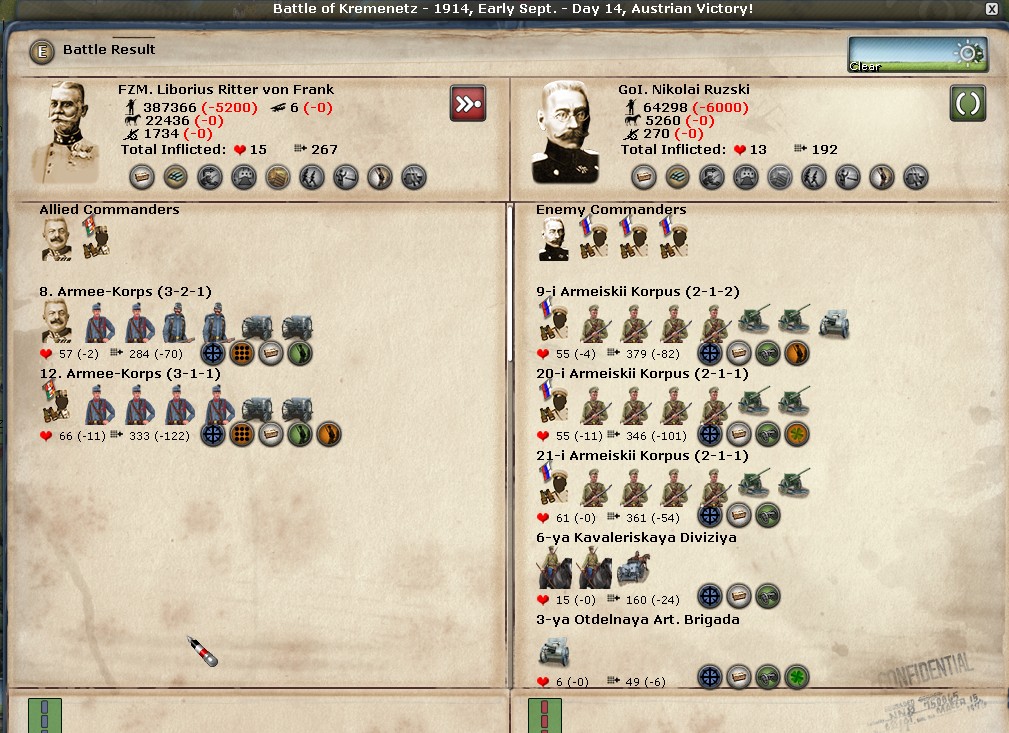Select the Liborius Ritter von Frank portrait

[67, 131]
